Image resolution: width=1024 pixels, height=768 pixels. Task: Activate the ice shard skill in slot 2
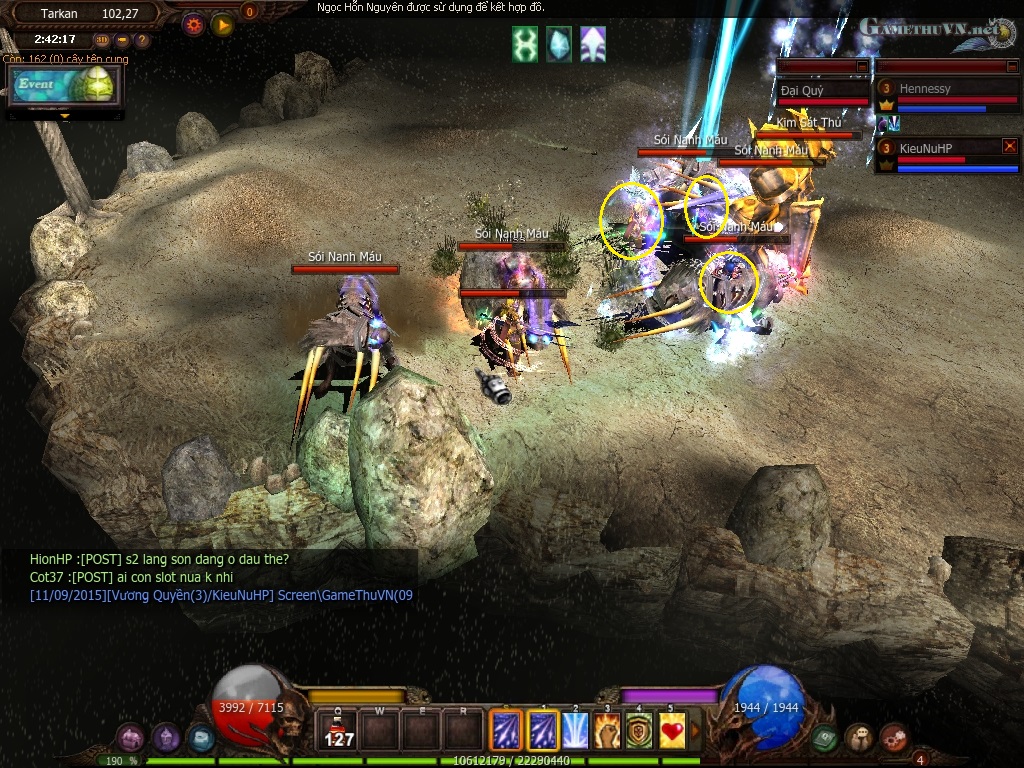[575, 730]
